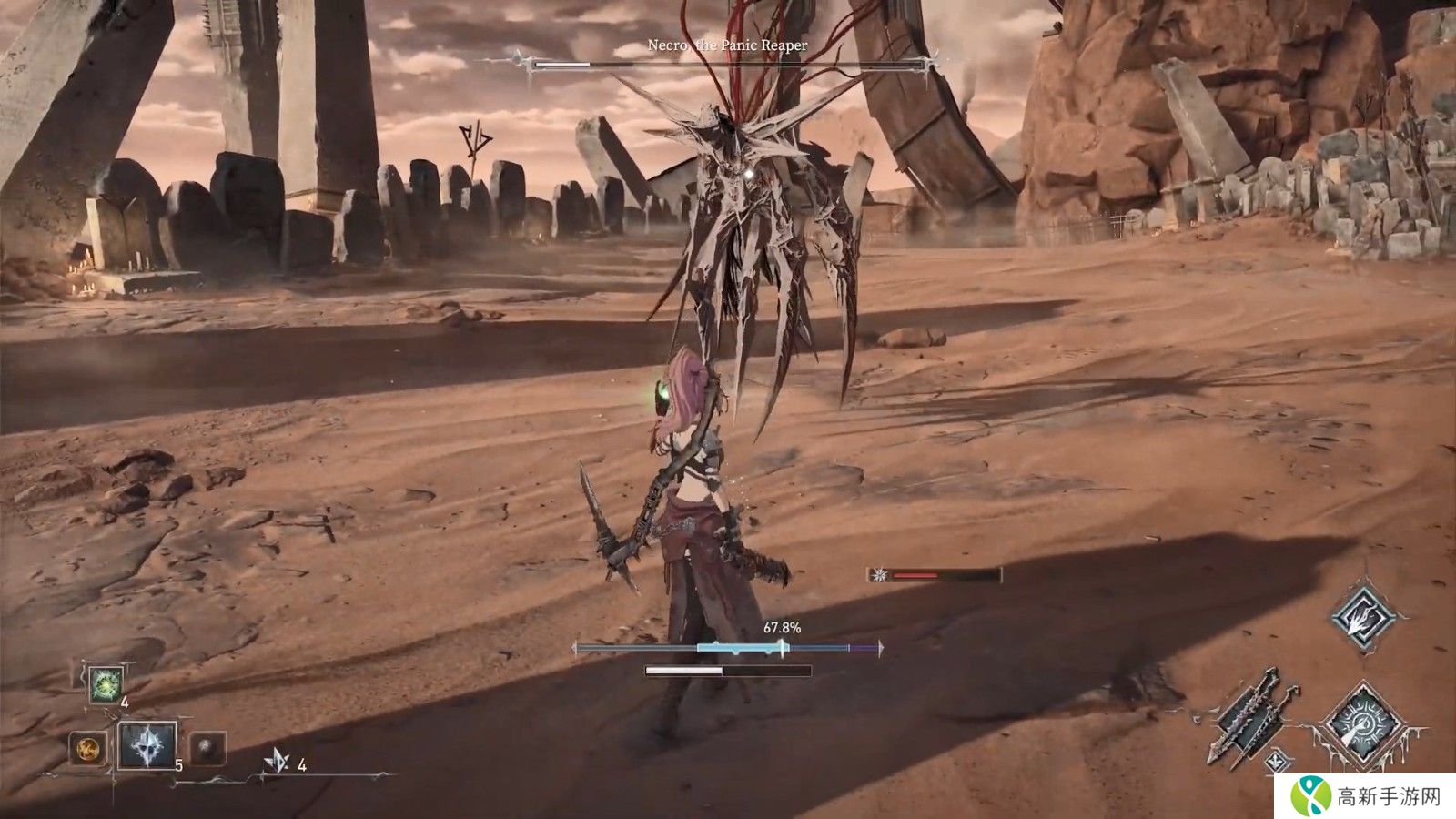
Task: Select the twin jagged blades weapon icon
Action: coord(1247,715)
